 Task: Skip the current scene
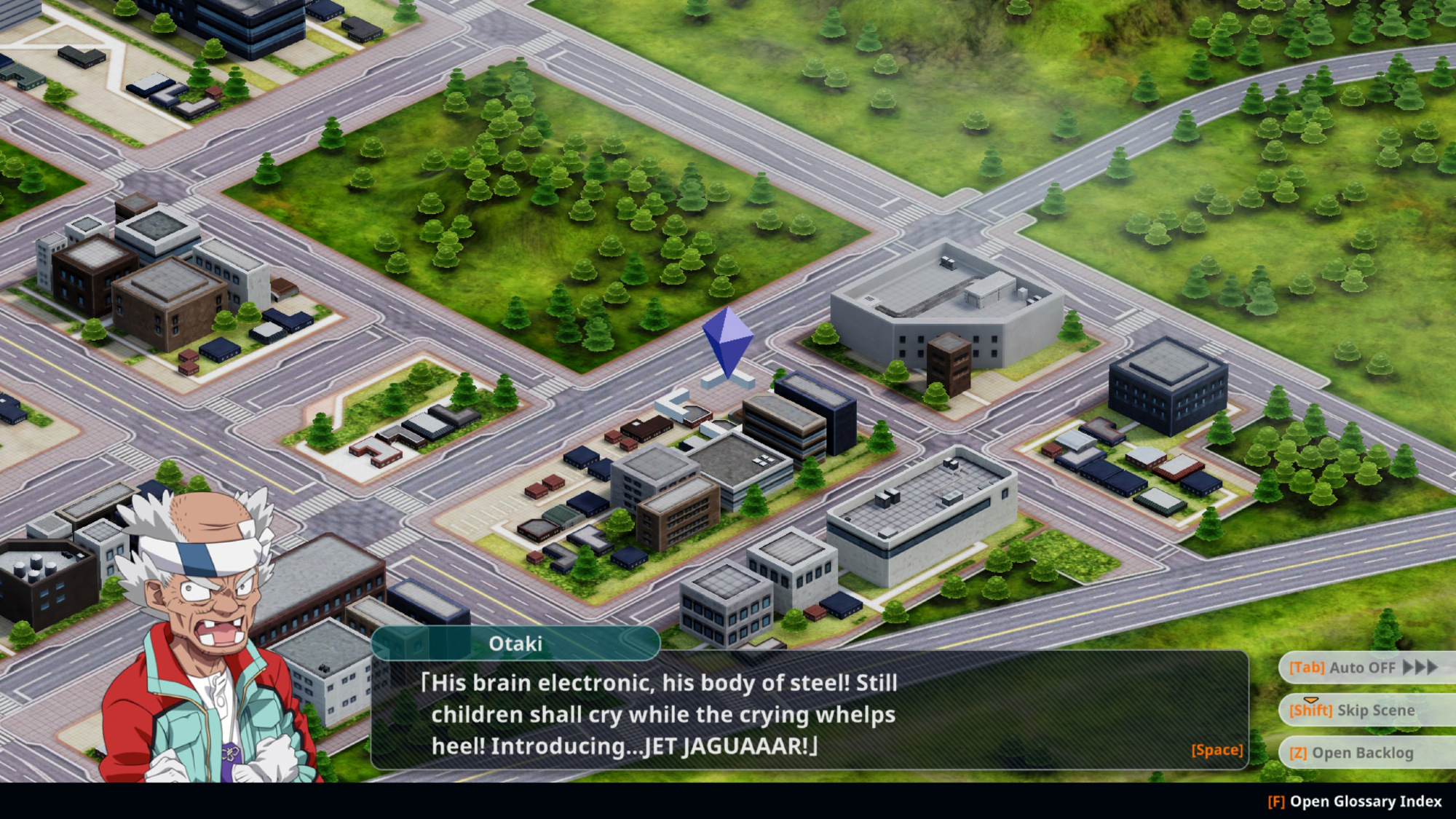(x=1361, y=710)
